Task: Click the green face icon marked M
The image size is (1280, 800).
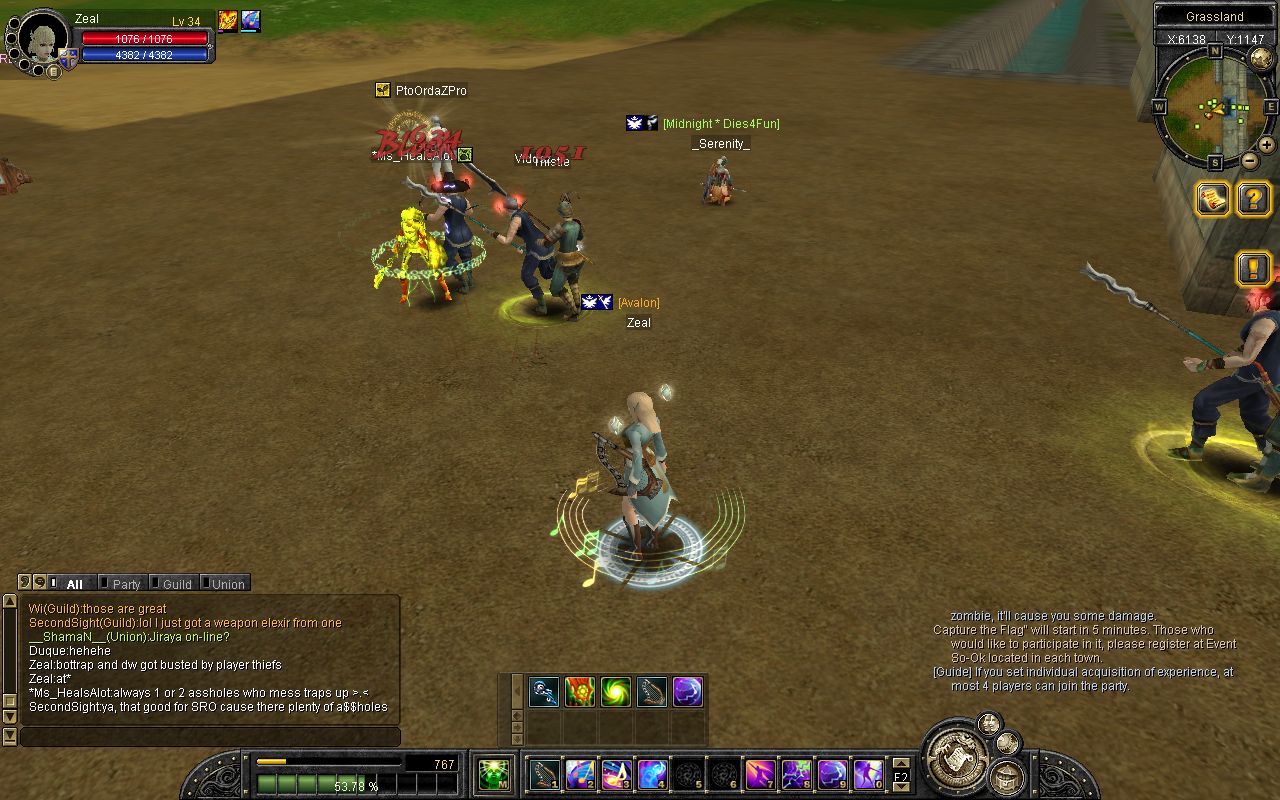Action: click(493, 775)
